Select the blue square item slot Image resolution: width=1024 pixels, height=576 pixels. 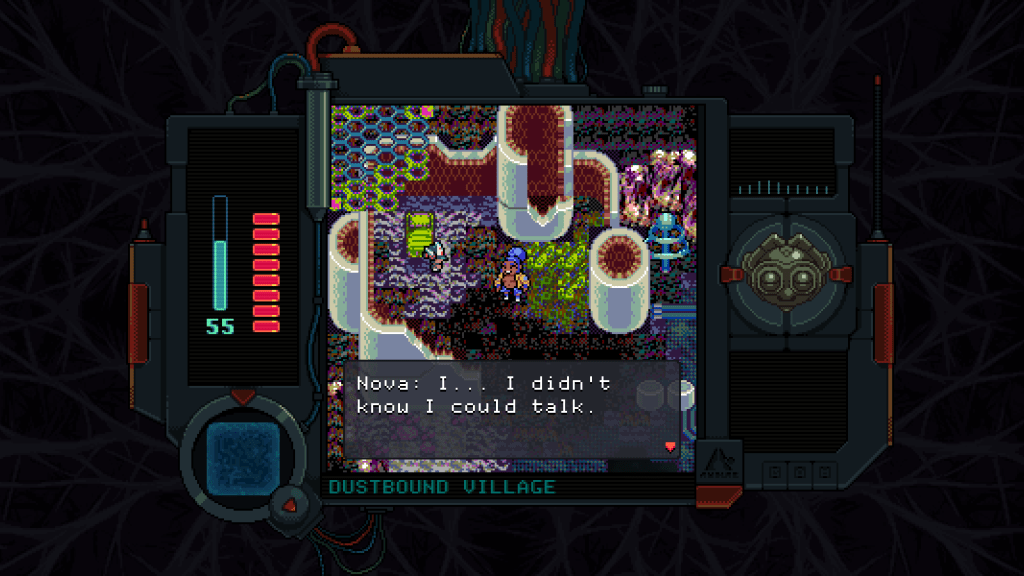[240, 455]
